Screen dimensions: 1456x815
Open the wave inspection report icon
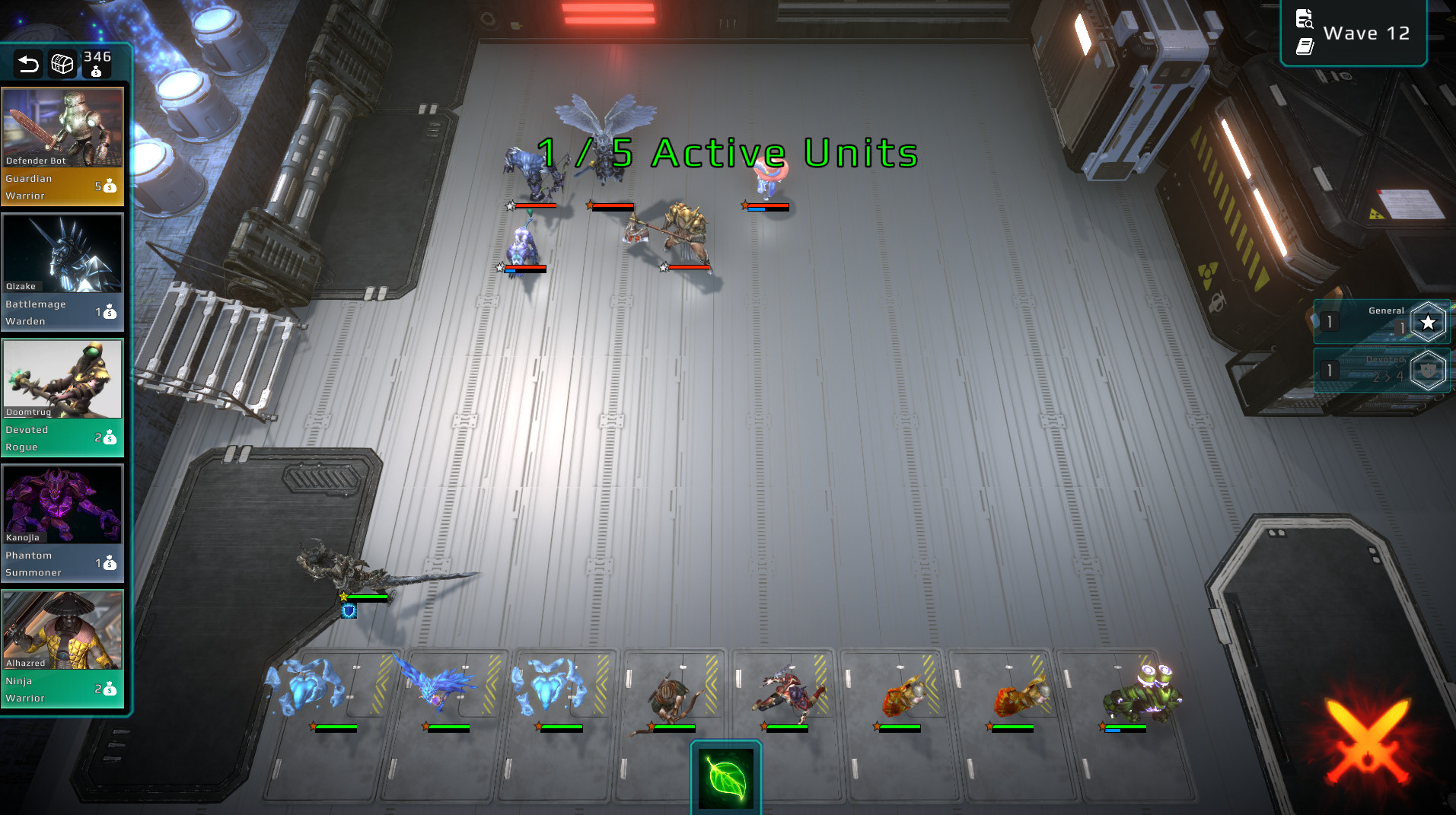click(x=1304, y=19)
